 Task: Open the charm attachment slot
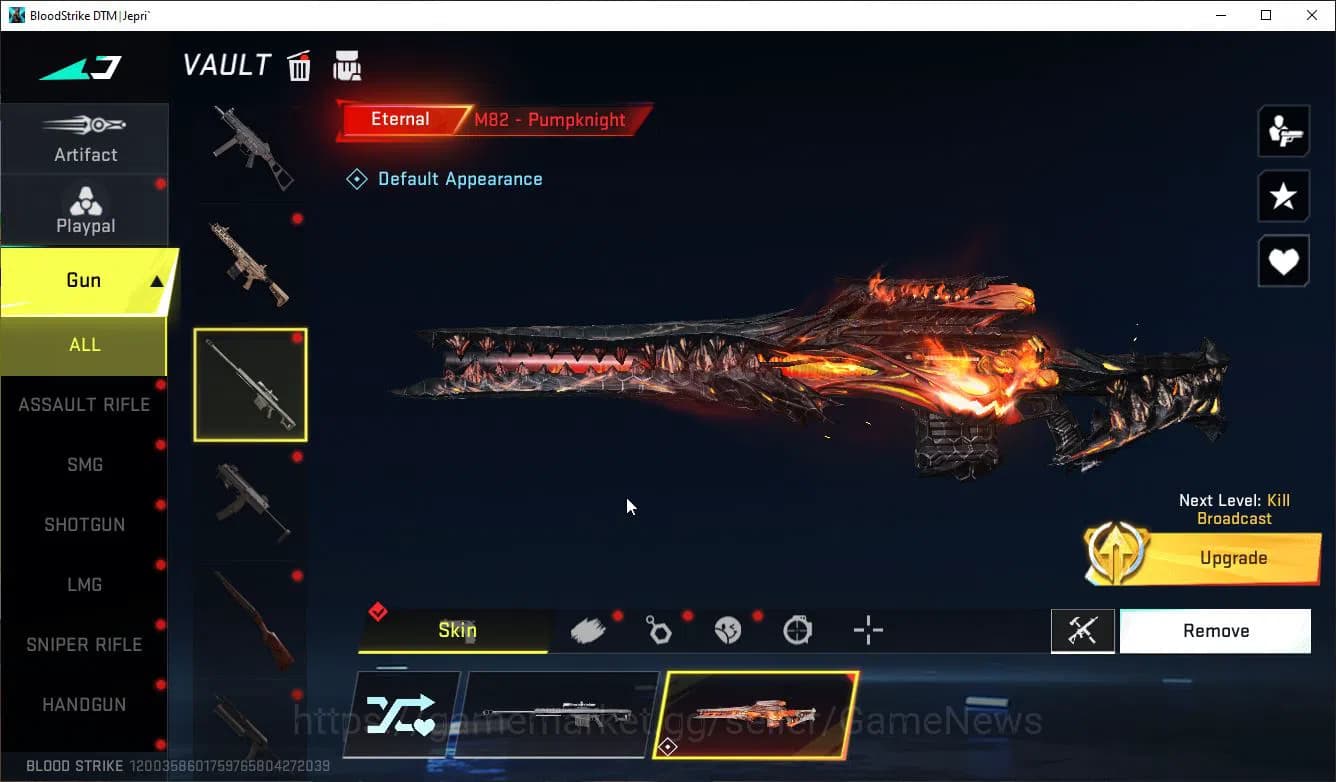(x=659, y=630)
